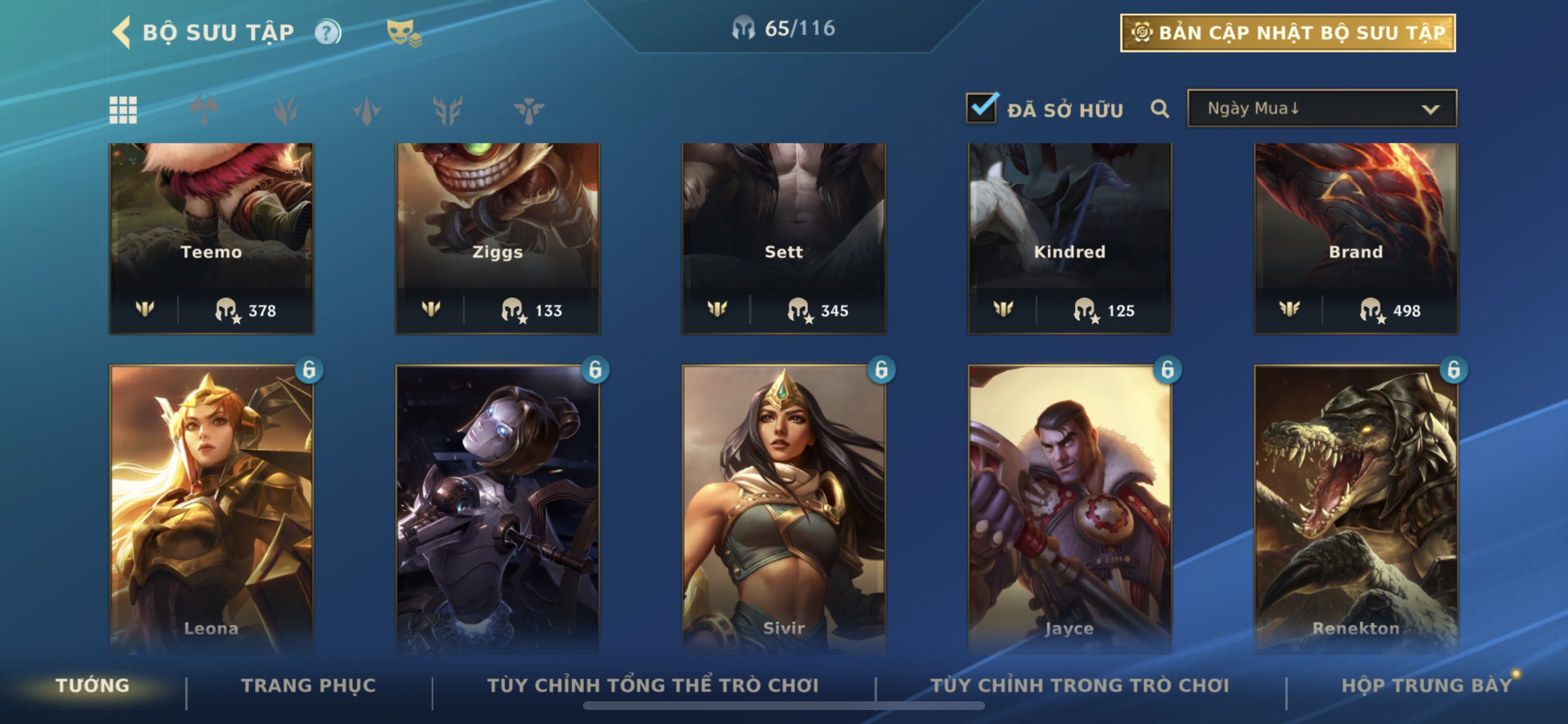Screen dimensions: 1568x724
Task: Pick the Brand champion card
Action: tap(1356, 237)
